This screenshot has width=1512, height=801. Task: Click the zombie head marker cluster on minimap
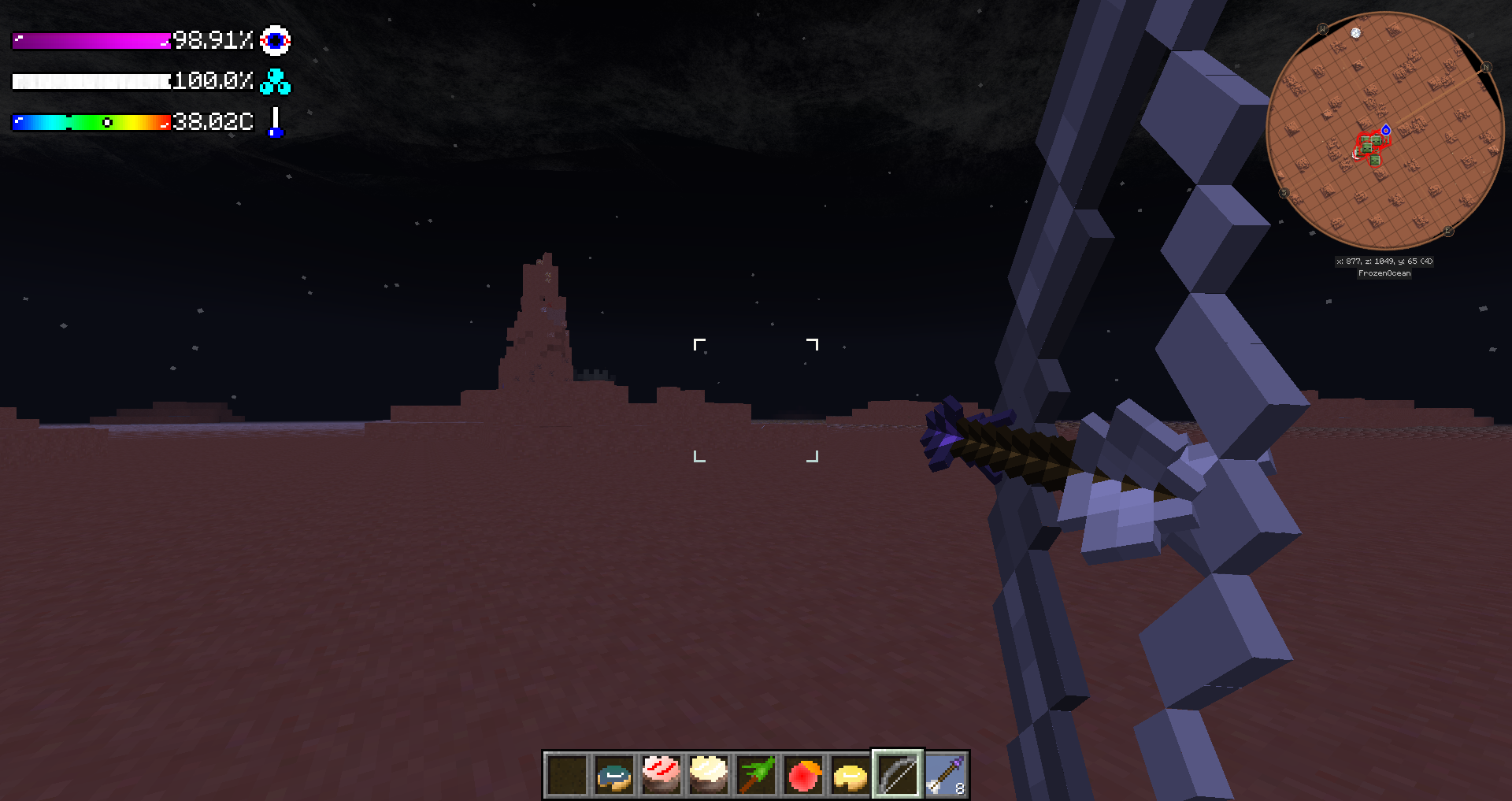[1372, 146]
